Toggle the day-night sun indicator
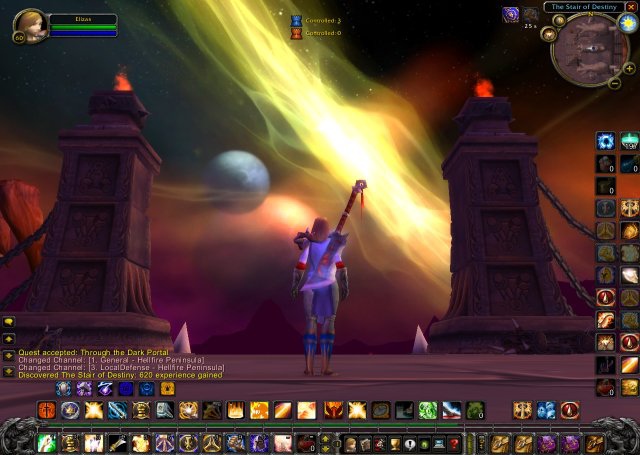This screenshot has height=455, width=640. pos(629,24)
